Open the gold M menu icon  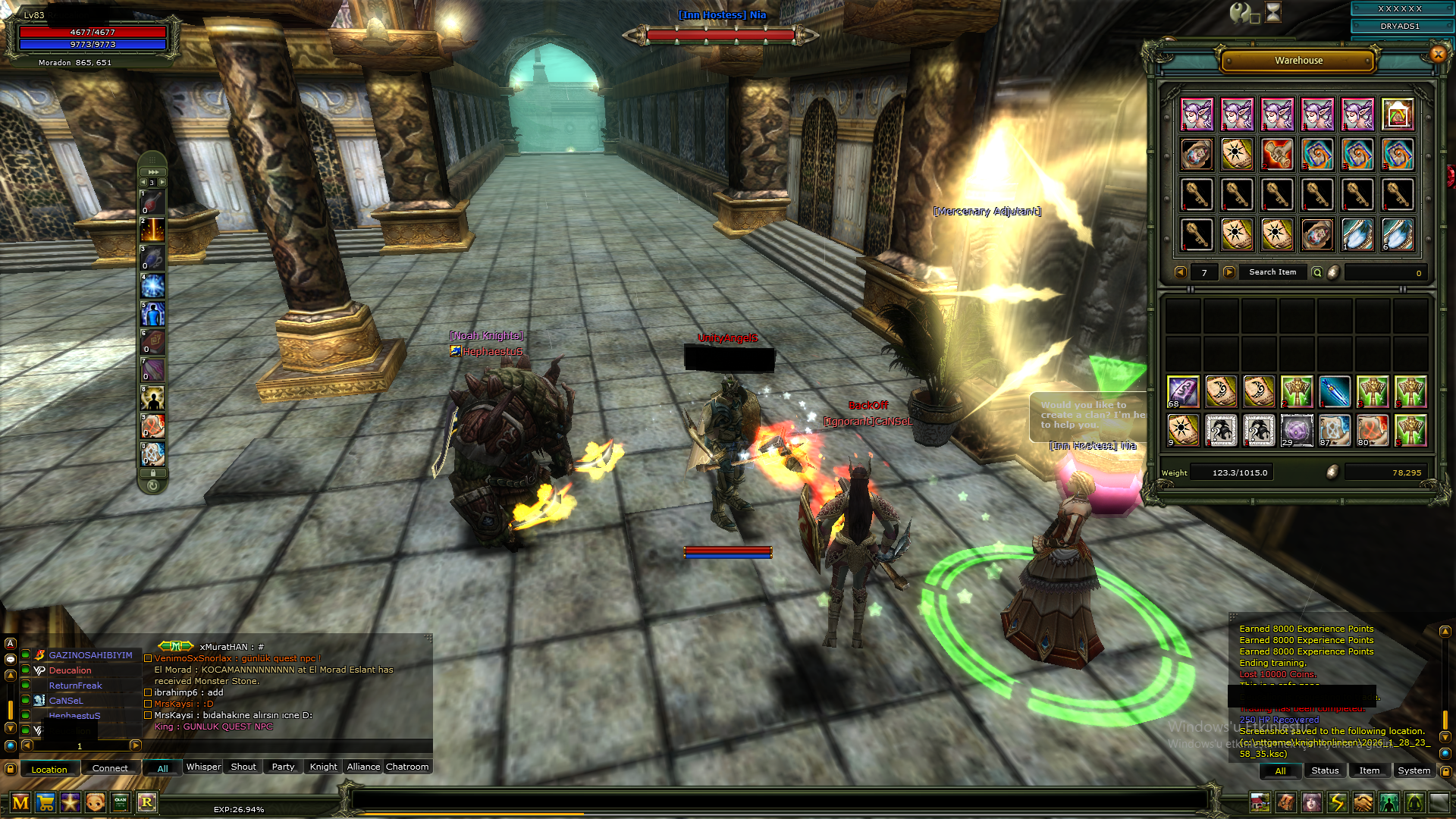(x=20, y=802)
